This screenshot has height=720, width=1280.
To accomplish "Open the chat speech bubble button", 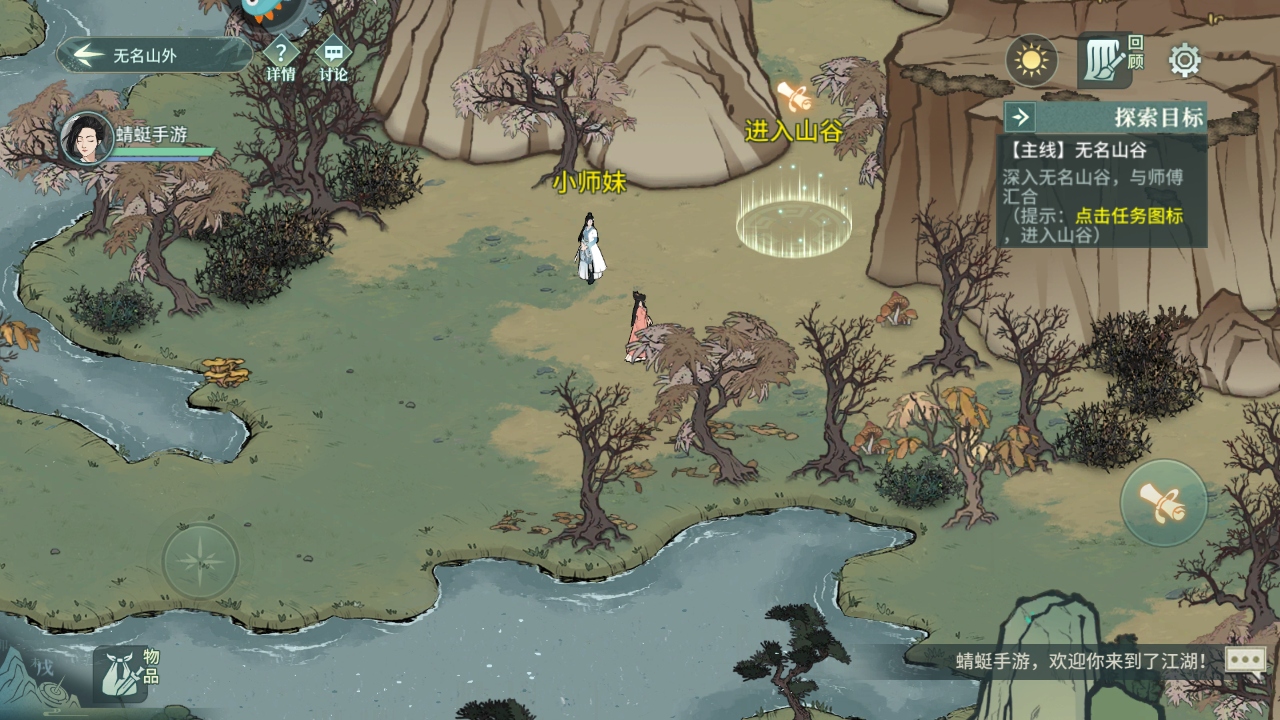I will click(1245, 660).
